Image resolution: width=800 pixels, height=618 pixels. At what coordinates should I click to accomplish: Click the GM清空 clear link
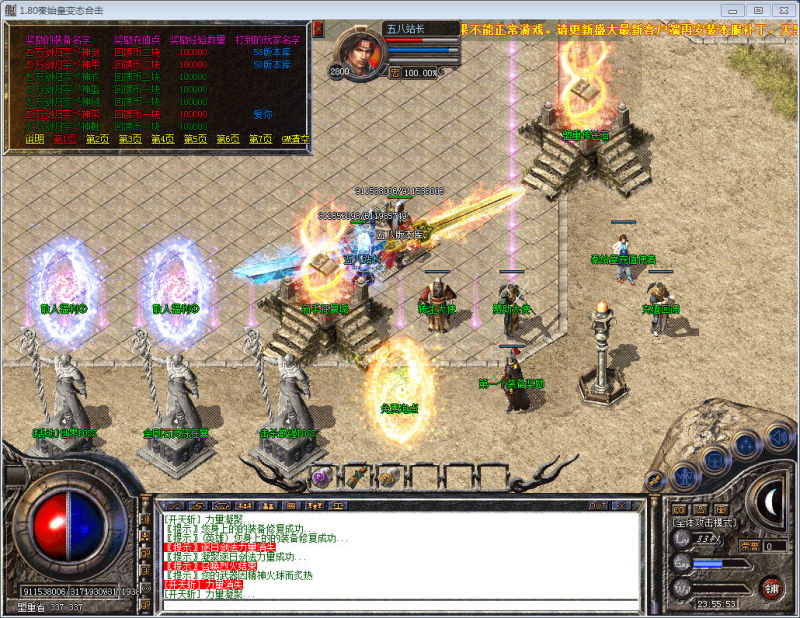[x=295, y=139]
